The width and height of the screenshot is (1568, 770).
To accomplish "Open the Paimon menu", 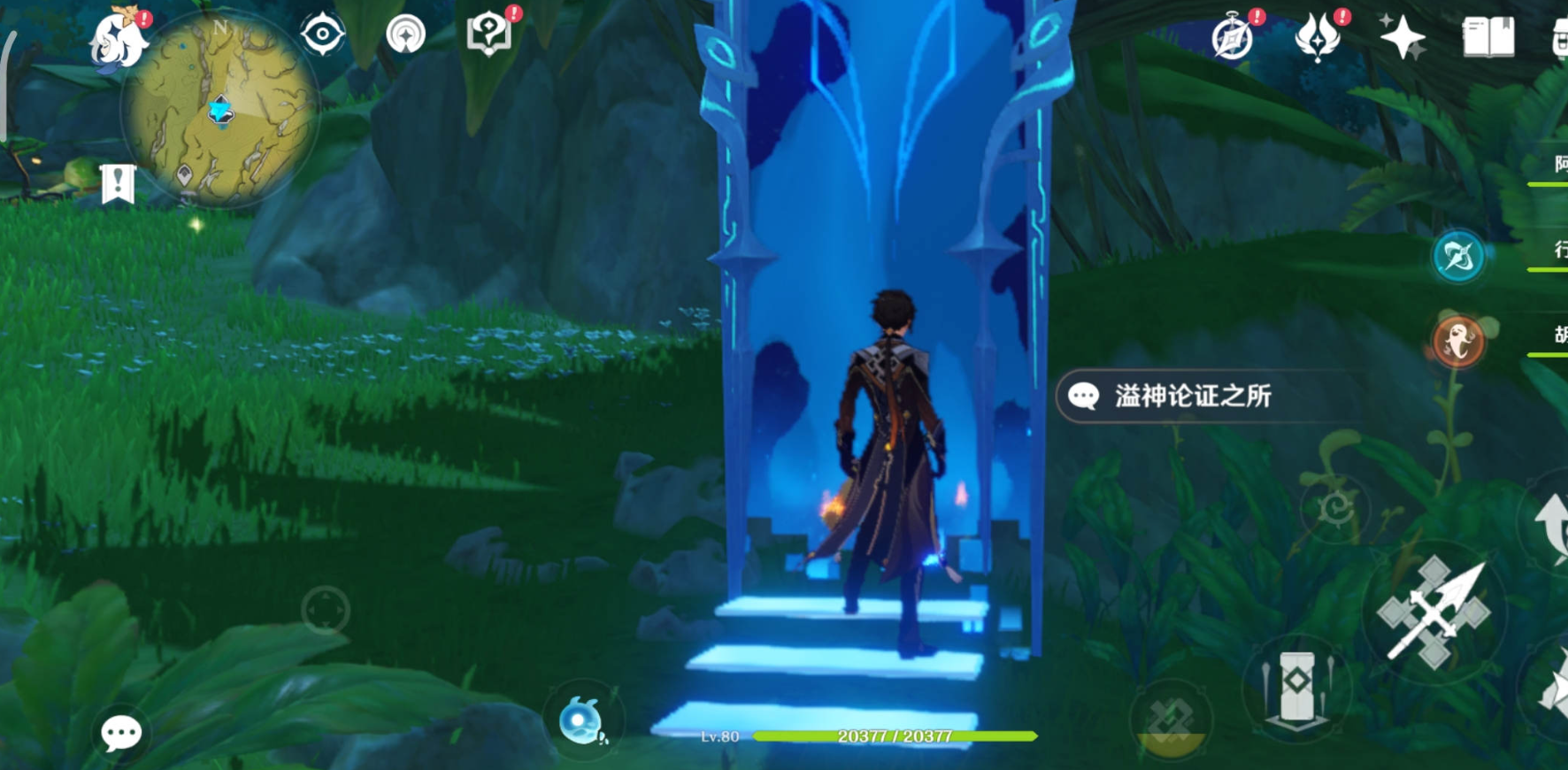I will tap(119, 39).
